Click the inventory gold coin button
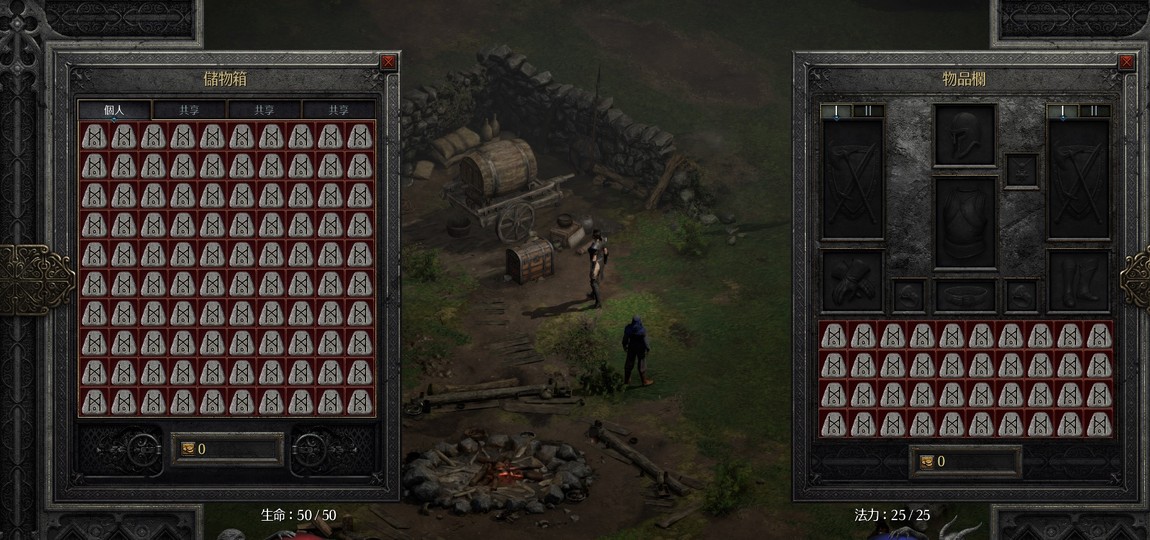The width and height of the screenshot is (1150, 540). [x=925, y=461]
